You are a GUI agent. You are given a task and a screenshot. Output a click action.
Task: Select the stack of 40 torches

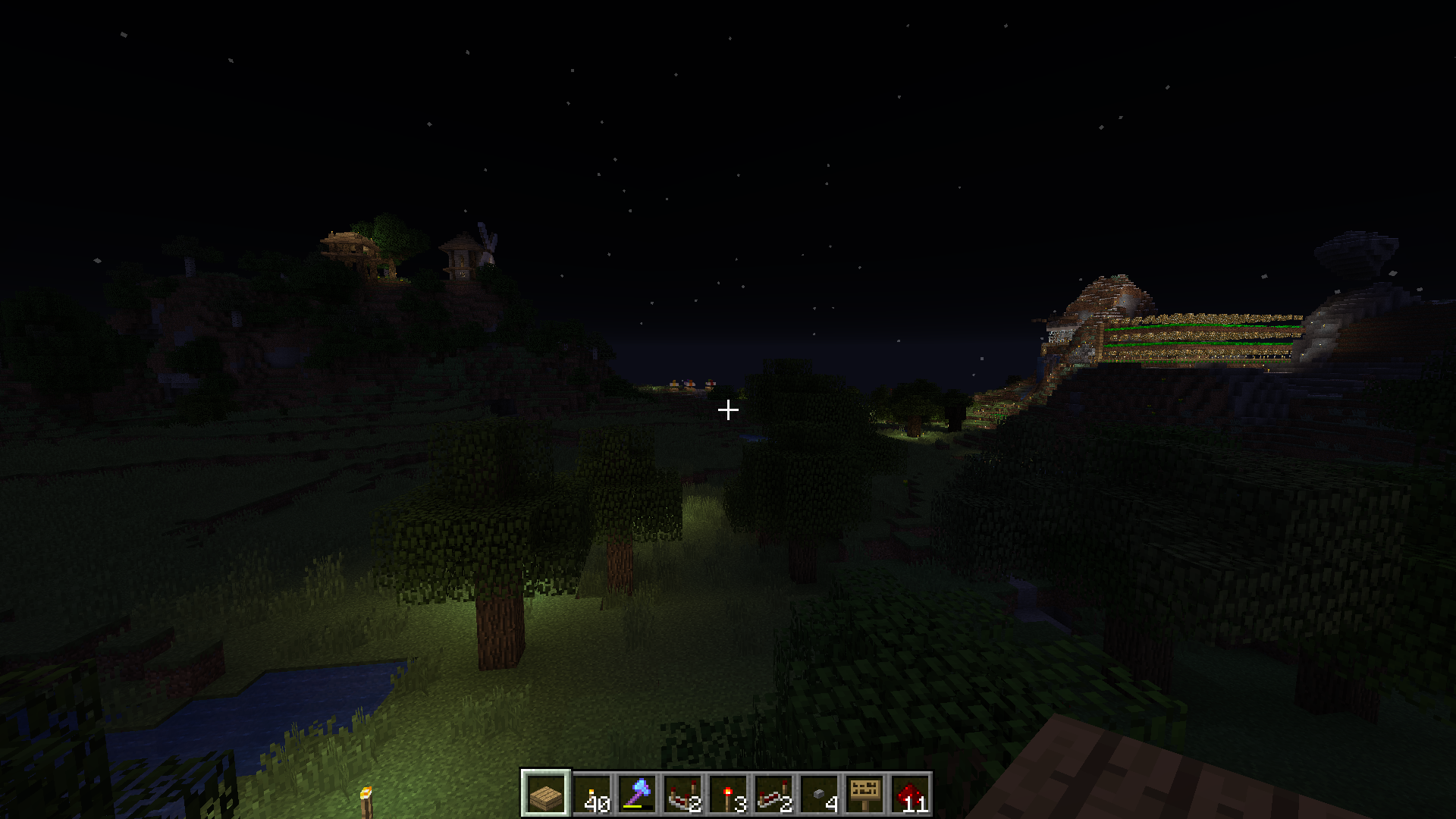(594, 795)
